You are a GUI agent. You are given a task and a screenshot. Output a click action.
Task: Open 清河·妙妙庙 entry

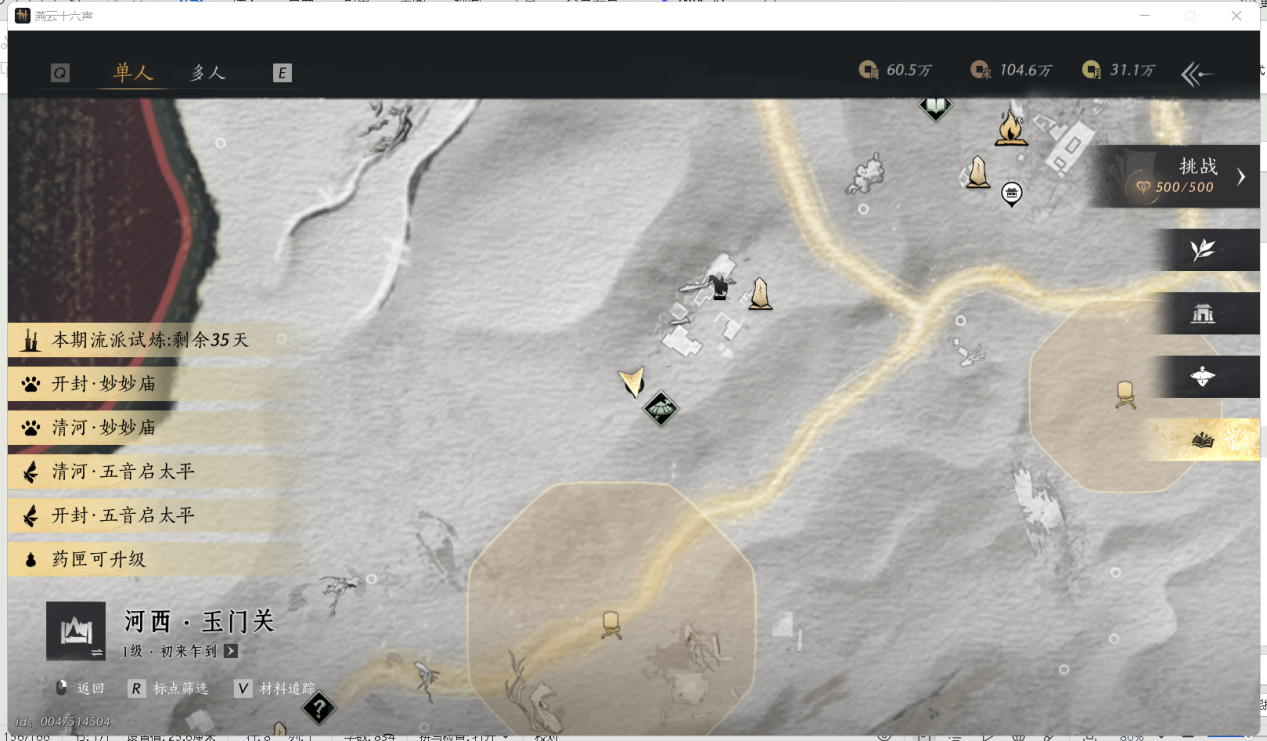tap(105, 428)
